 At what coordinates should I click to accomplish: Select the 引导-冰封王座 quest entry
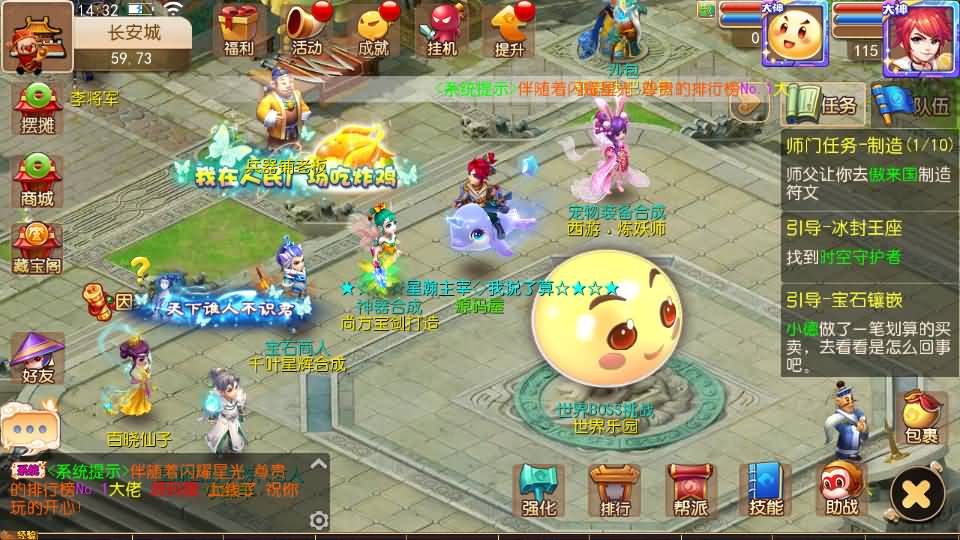(x=868, y=243)
